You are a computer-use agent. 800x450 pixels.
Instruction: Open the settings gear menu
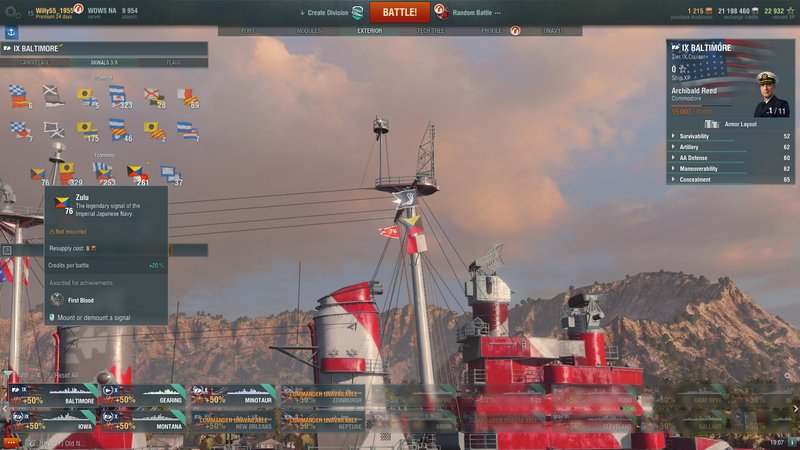[10, 12]
